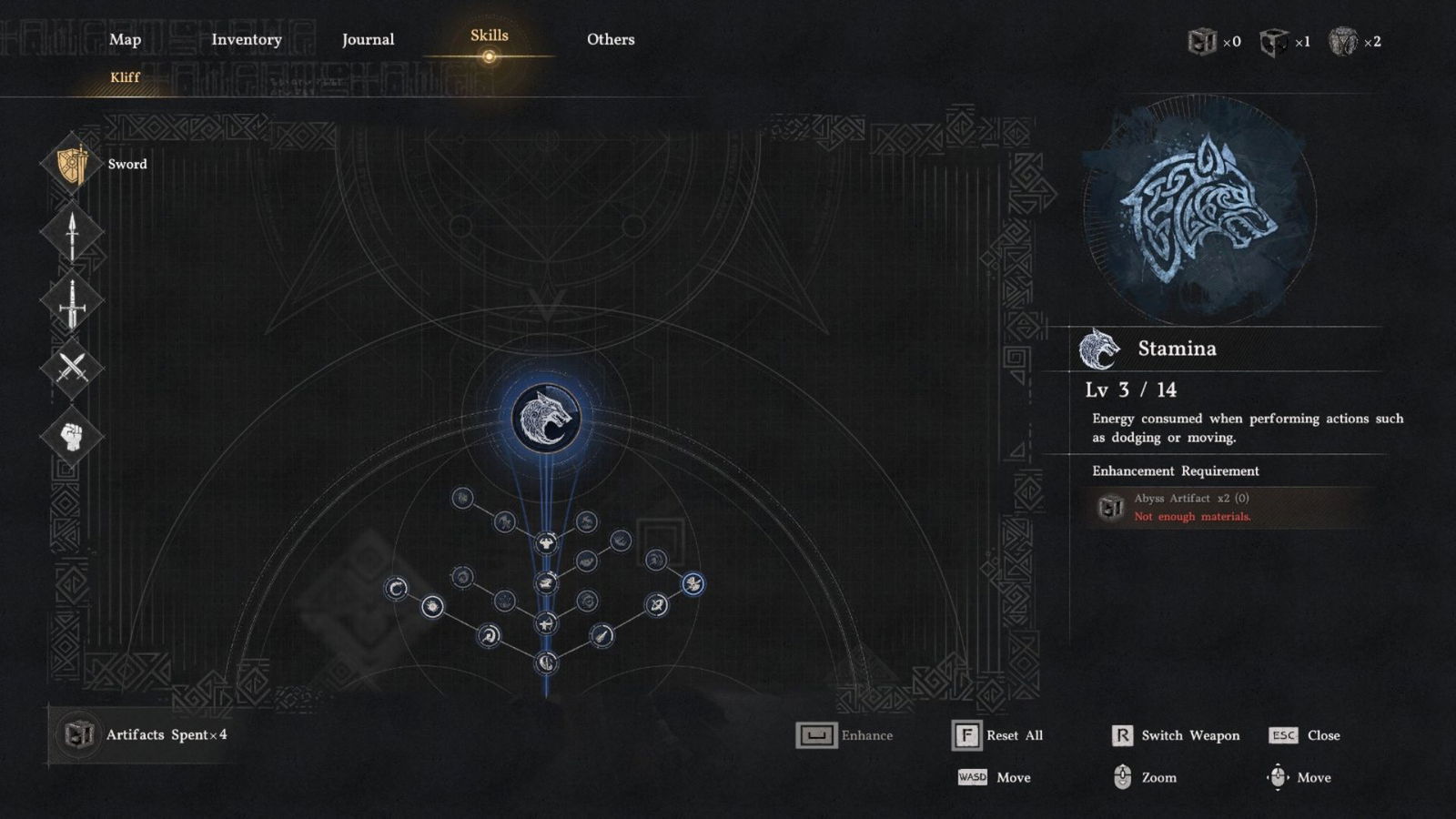Viewport: 1456px width, 819px height.
Task: Click the Switch Weapon option
Action: 1175,735
